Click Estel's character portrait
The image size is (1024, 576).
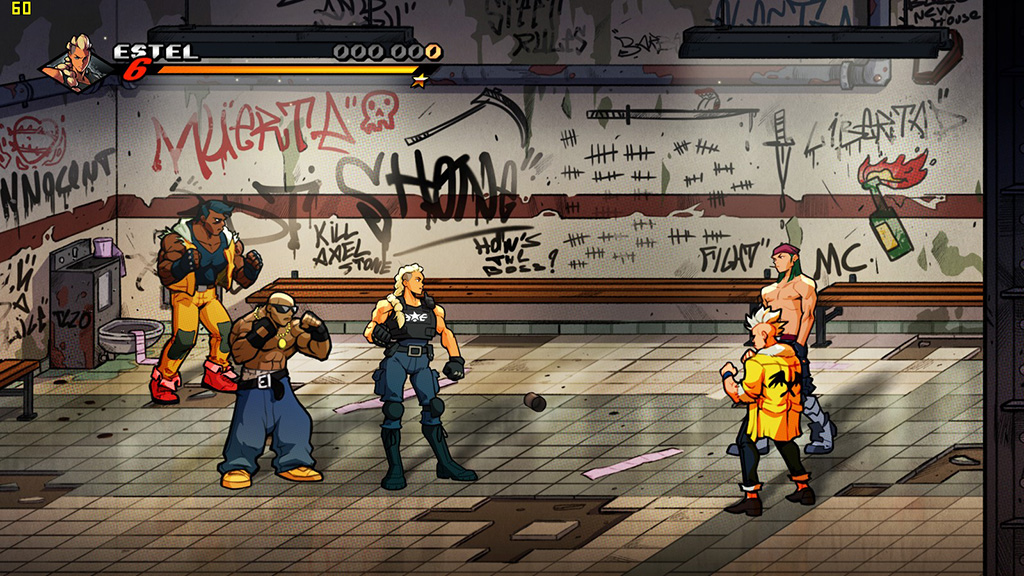tap(77, 62)
